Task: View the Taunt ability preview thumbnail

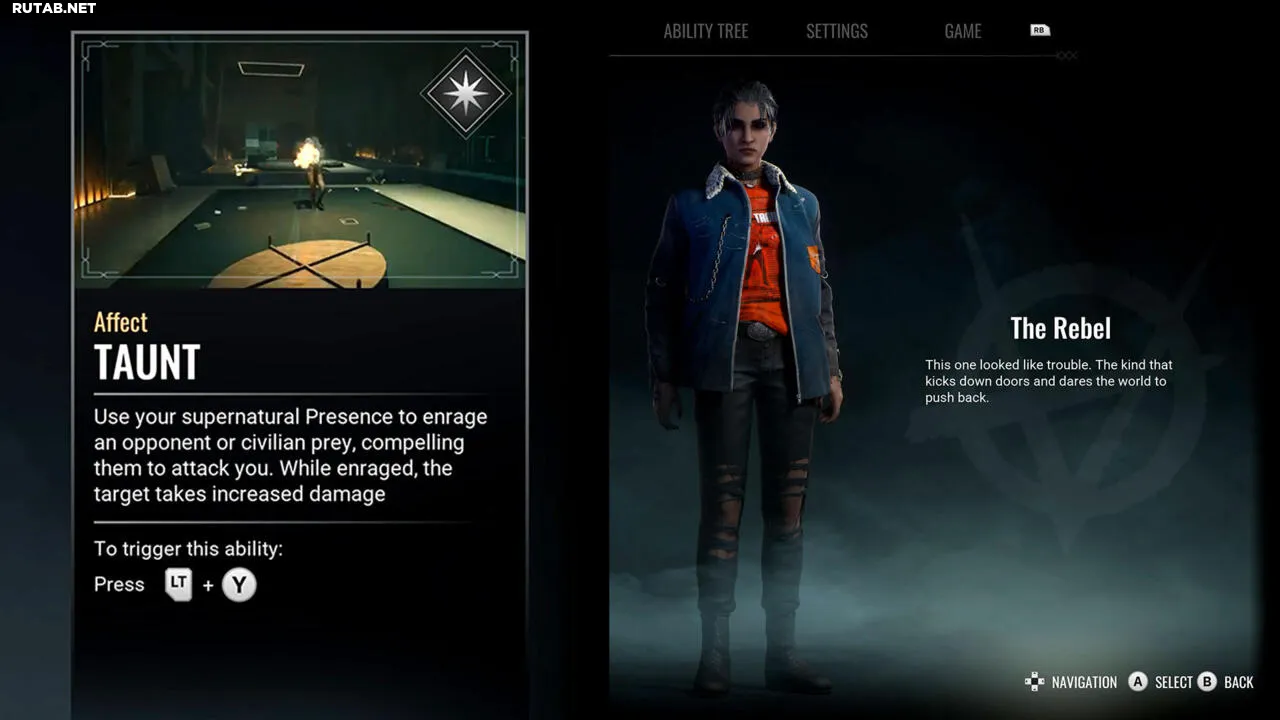Action: [x=300, y=165]
